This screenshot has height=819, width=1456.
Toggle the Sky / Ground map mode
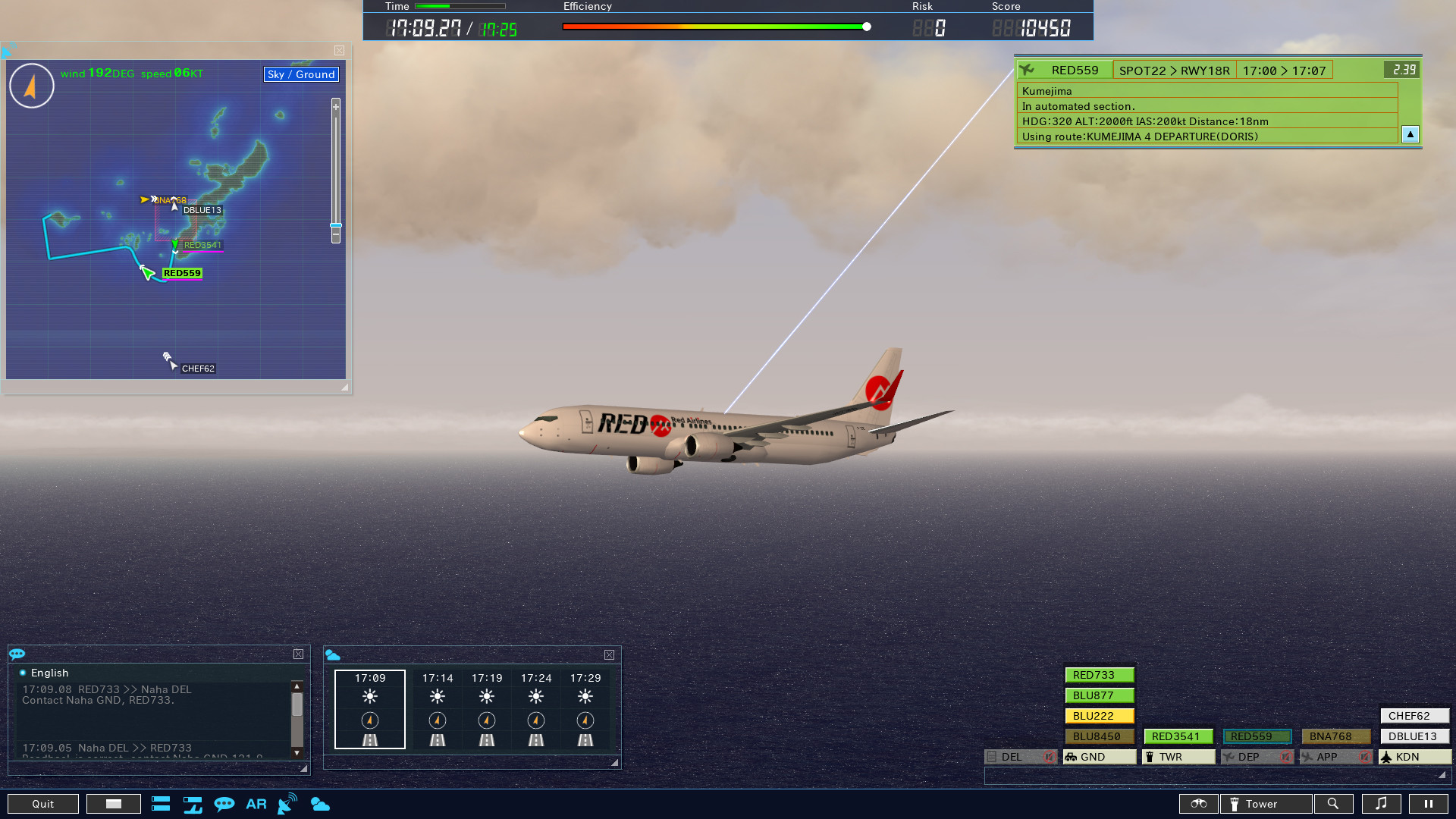(300, 74)
